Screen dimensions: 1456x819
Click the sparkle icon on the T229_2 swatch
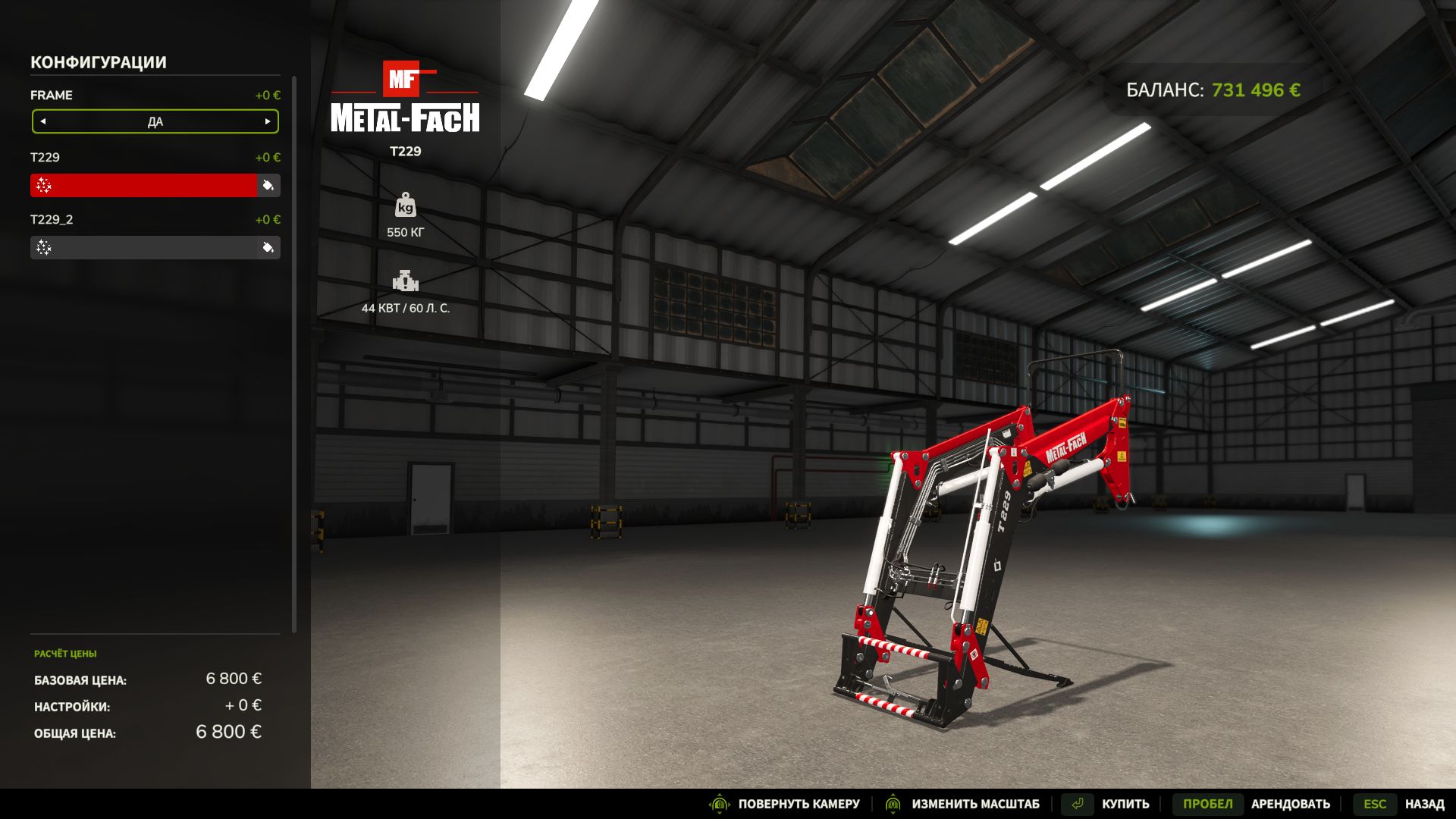(45, 247)
